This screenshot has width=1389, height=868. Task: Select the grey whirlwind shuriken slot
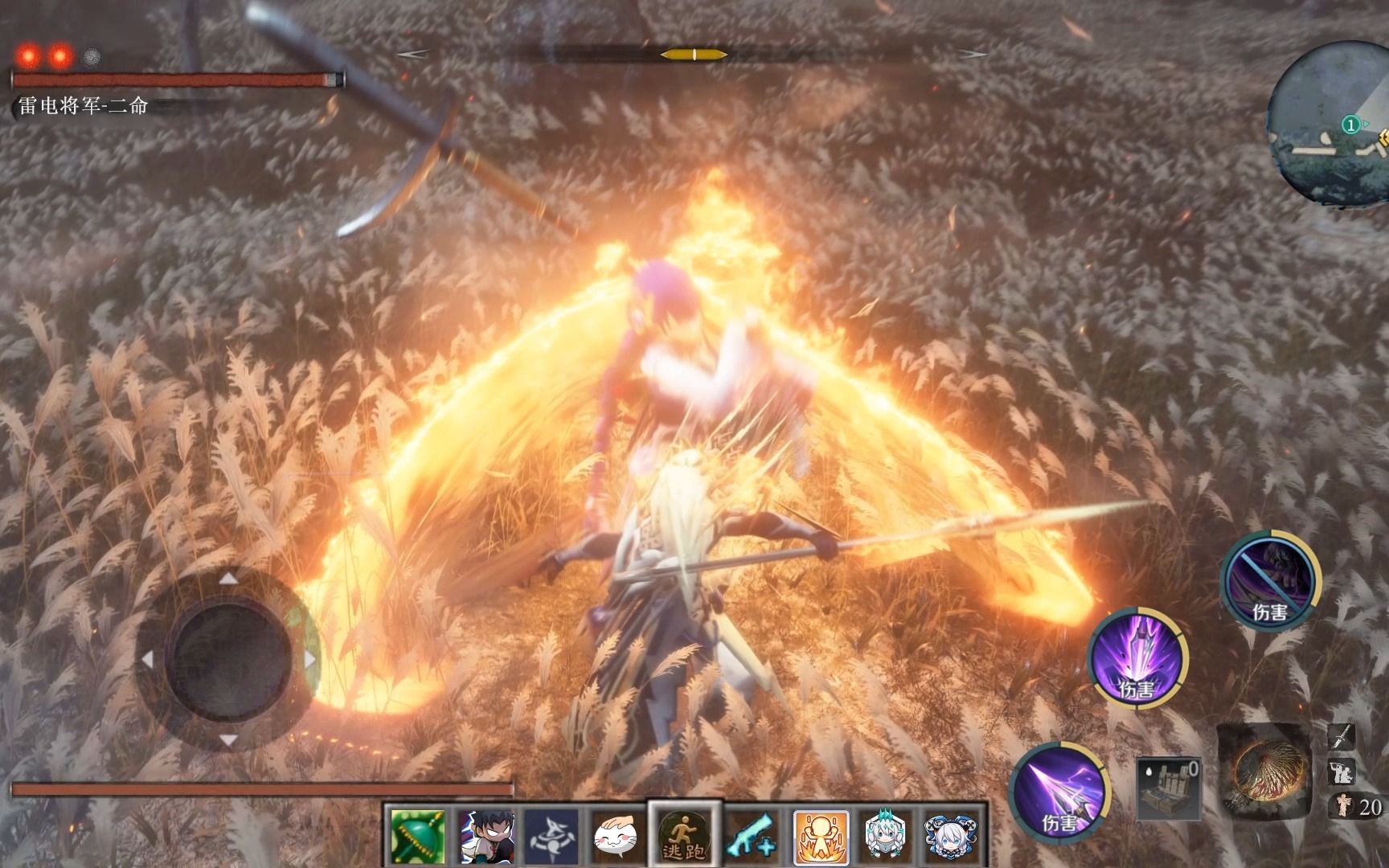pyautogui.click(x=551, y=837)
